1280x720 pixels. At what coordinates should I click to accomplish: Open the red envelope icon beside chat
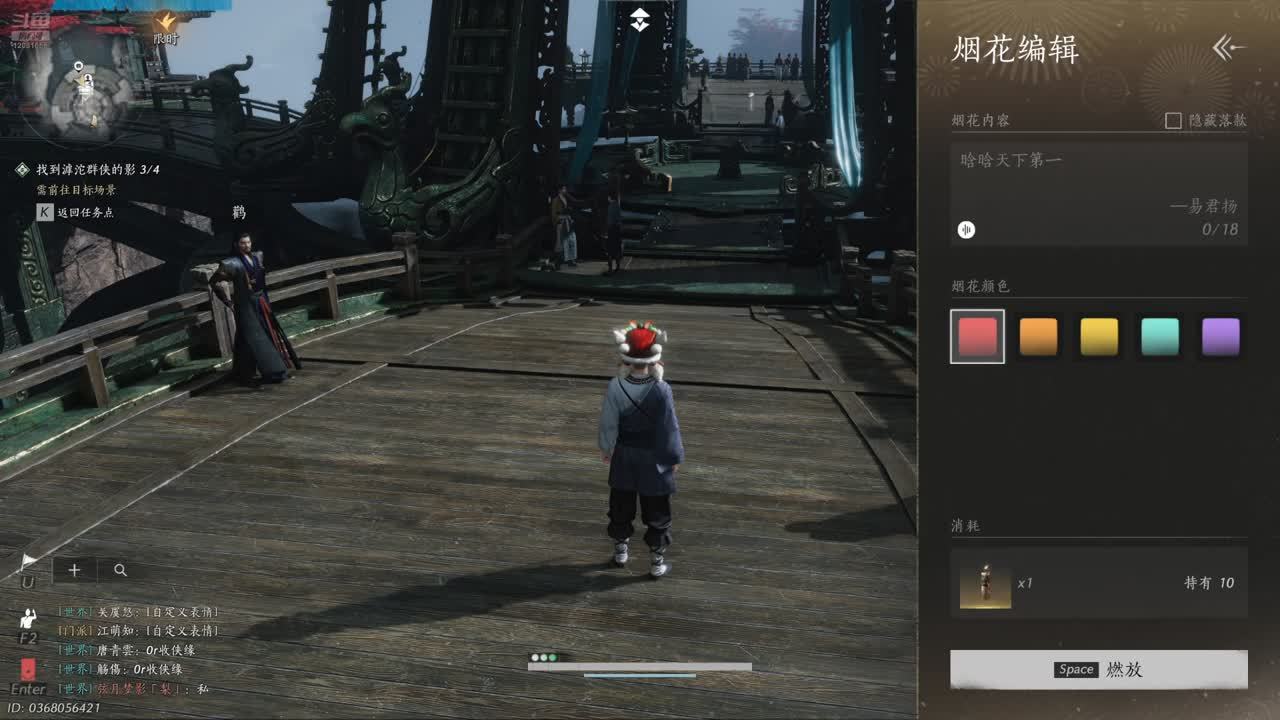coord(28,670)
